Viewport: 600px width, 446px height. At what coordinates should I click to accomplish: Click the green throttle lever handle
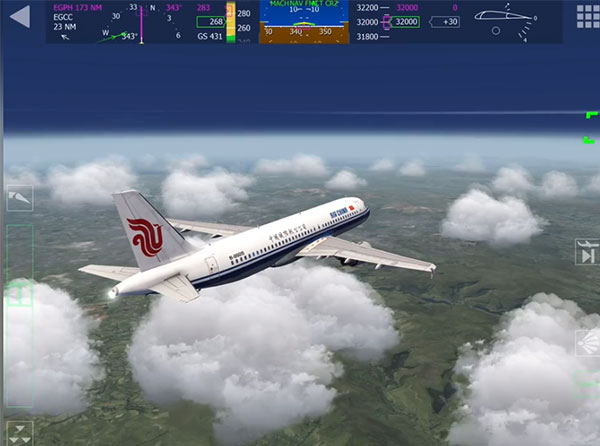point(19,294)
